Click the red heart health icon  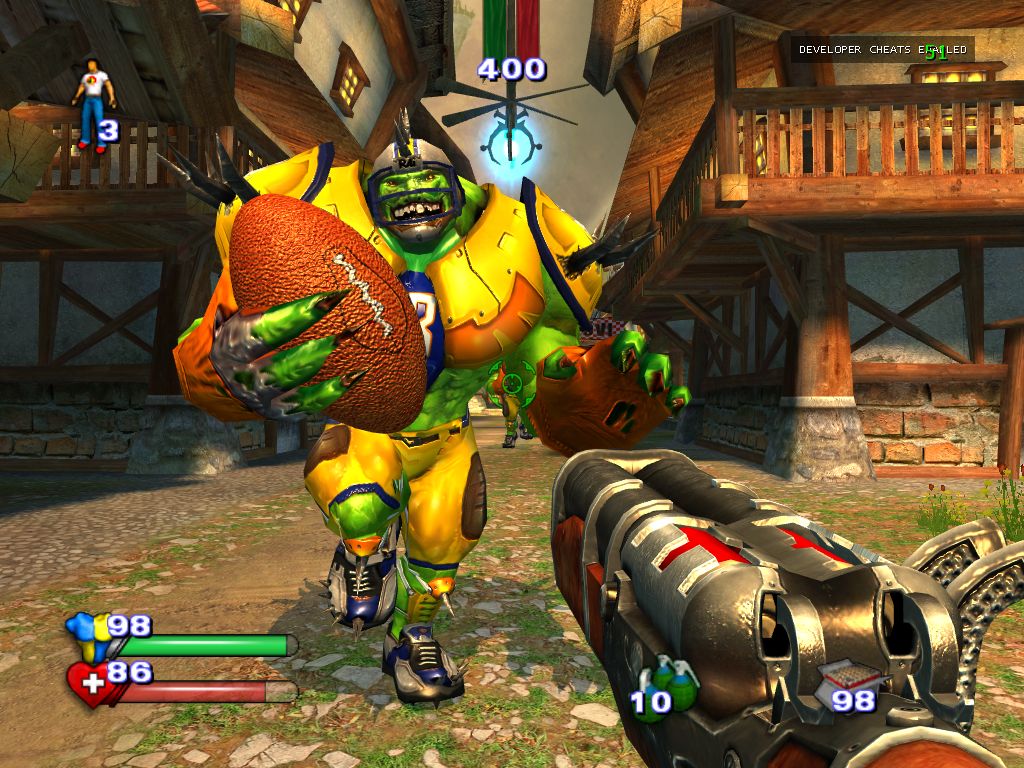(89, 684)
